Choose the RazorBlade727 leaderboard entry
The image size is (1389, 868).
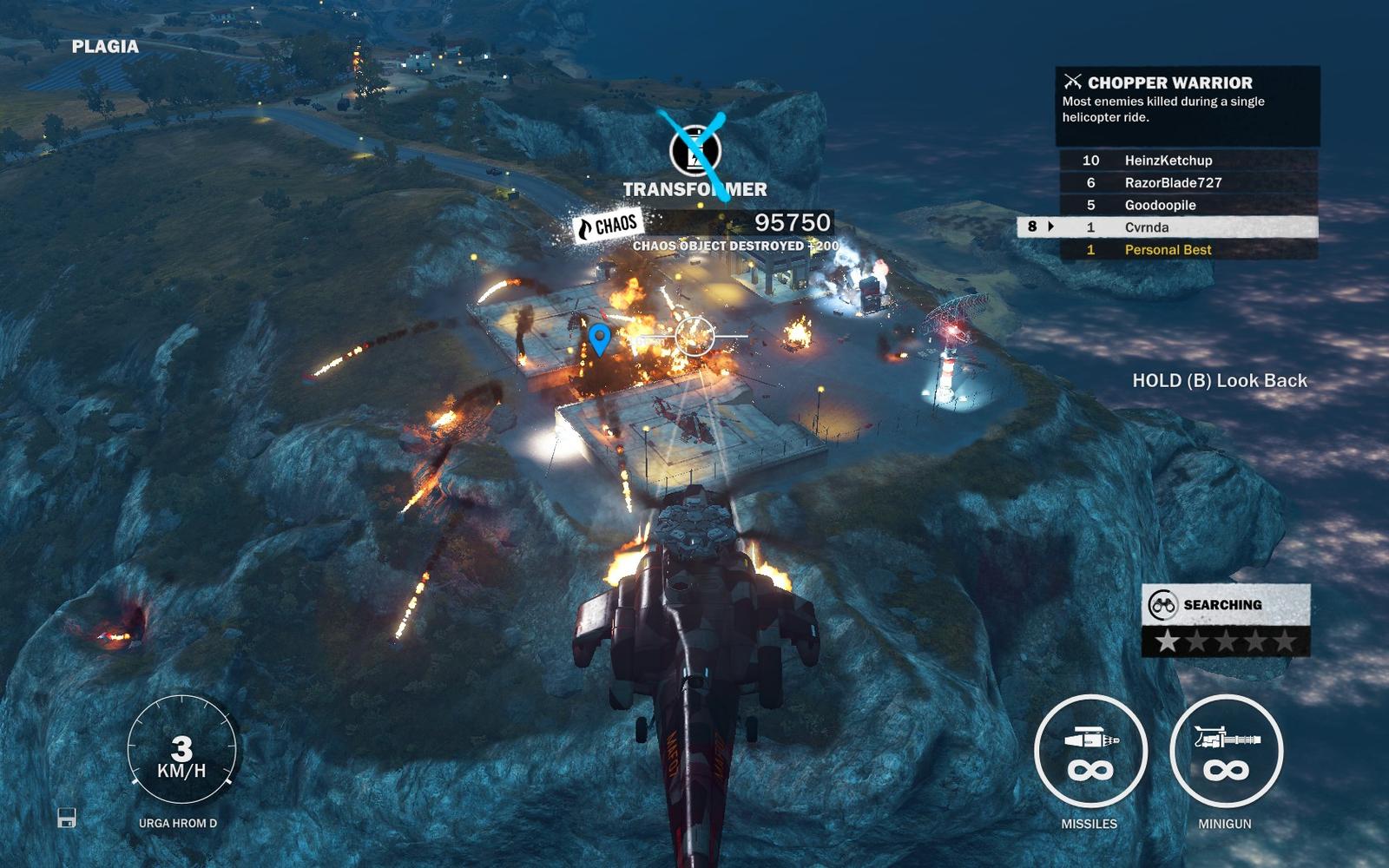(x=1188, y=183)
